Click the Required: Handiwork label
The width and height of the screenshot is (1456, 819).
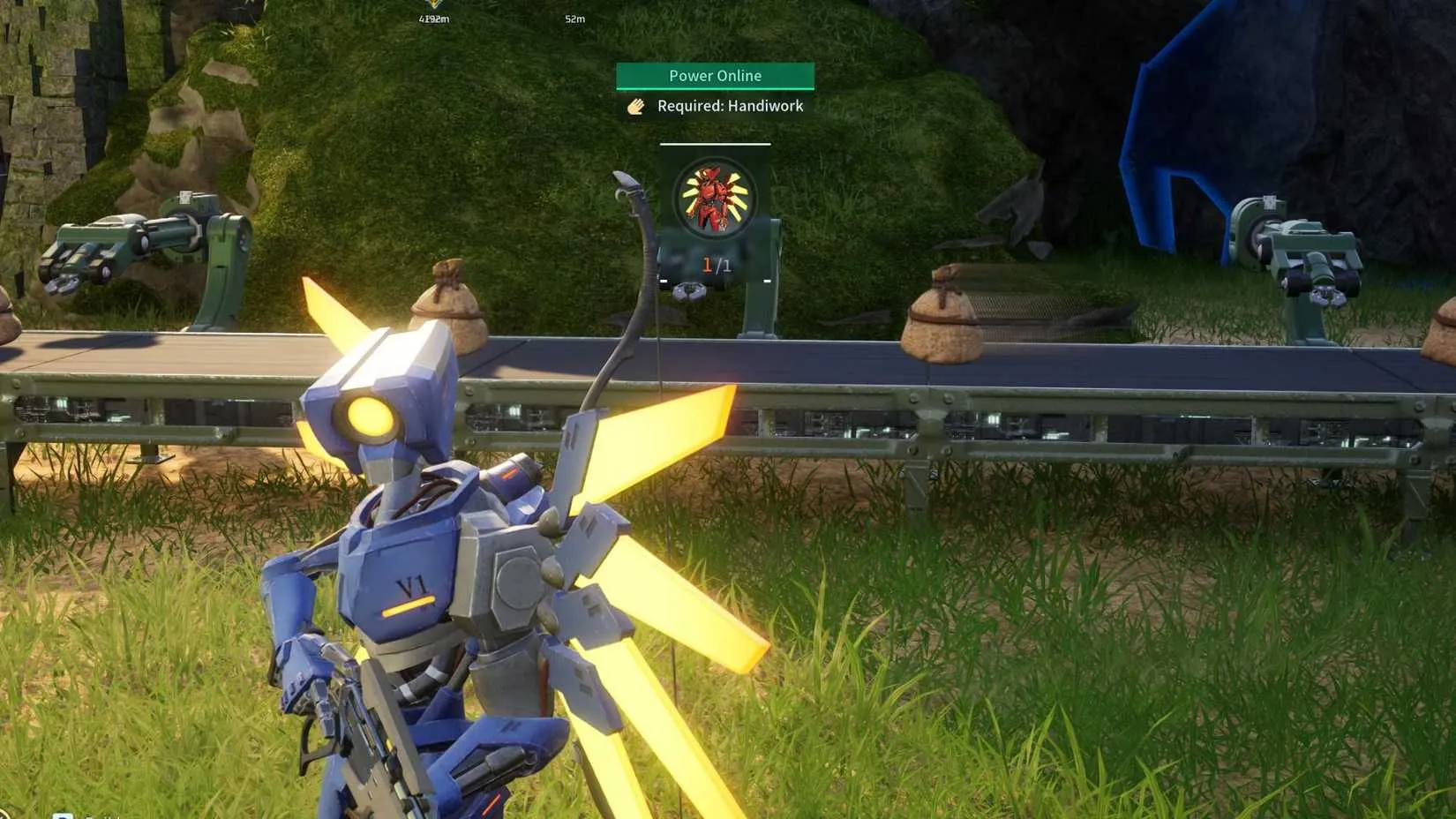tap(730, 106)
